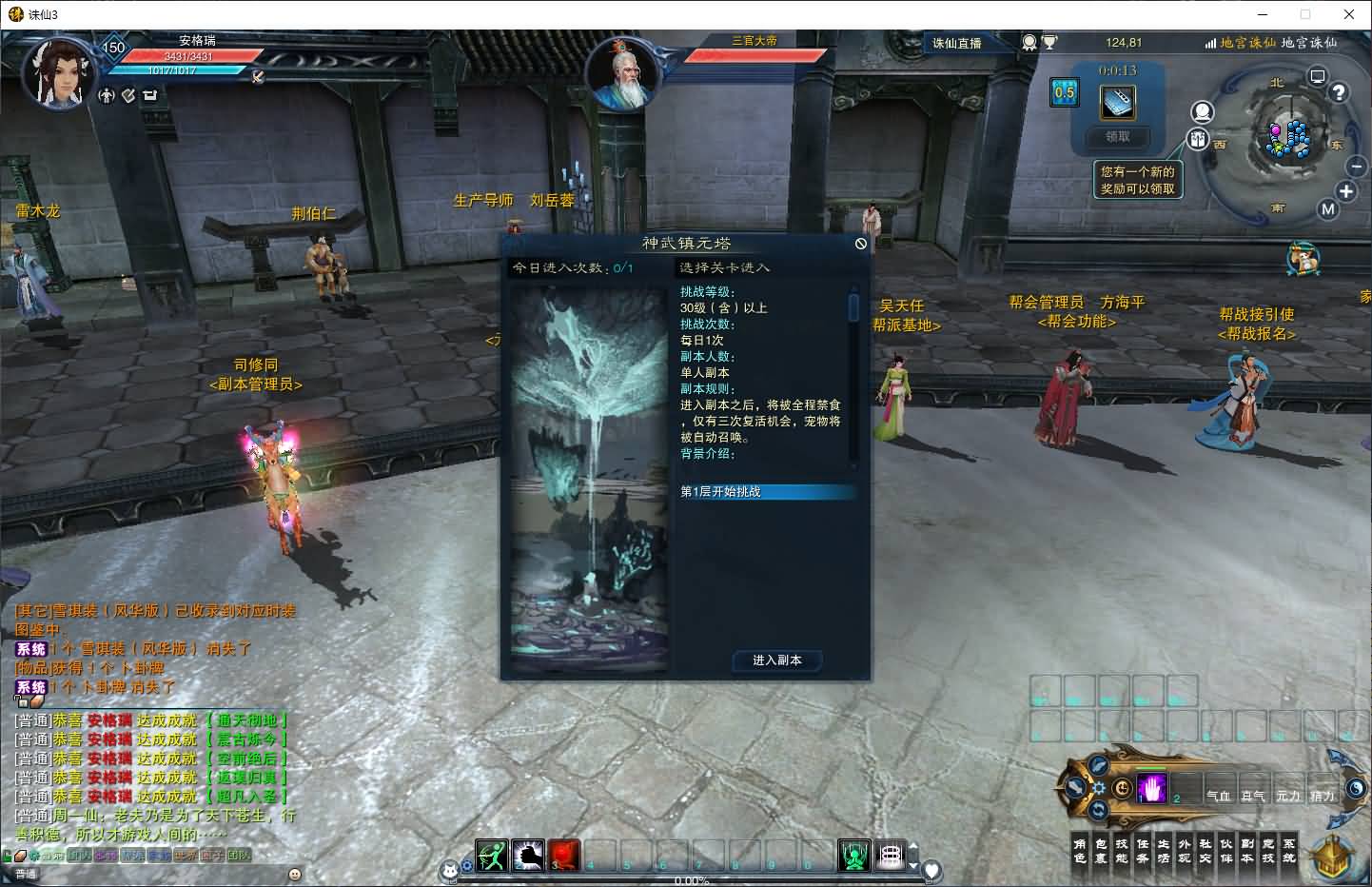This screenshot has height=887, width=1372.
Task: Use the red demon skill in hotbar
Action: (563, 856)
